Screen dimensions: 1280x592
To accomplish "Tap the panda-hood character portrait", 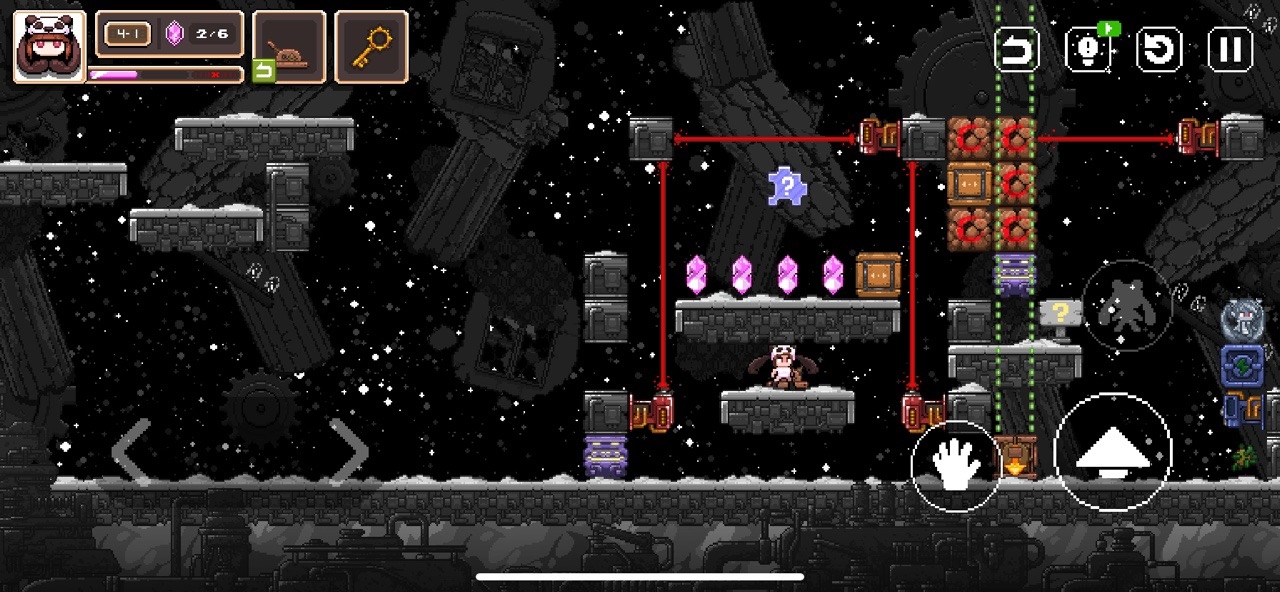I will [x=49, y=46].
